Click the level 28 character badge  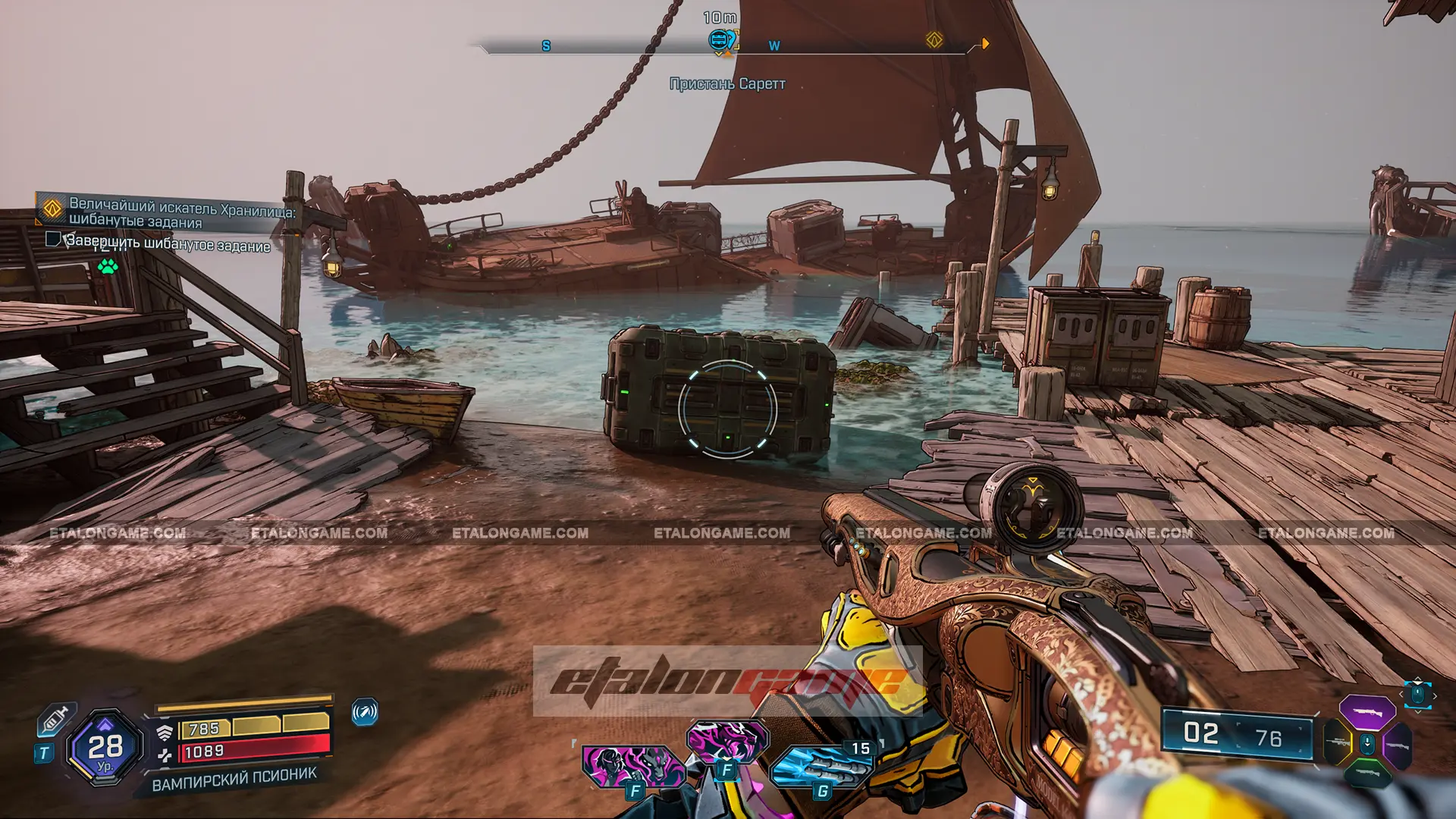pyautogui.click(x=105, y=748)
